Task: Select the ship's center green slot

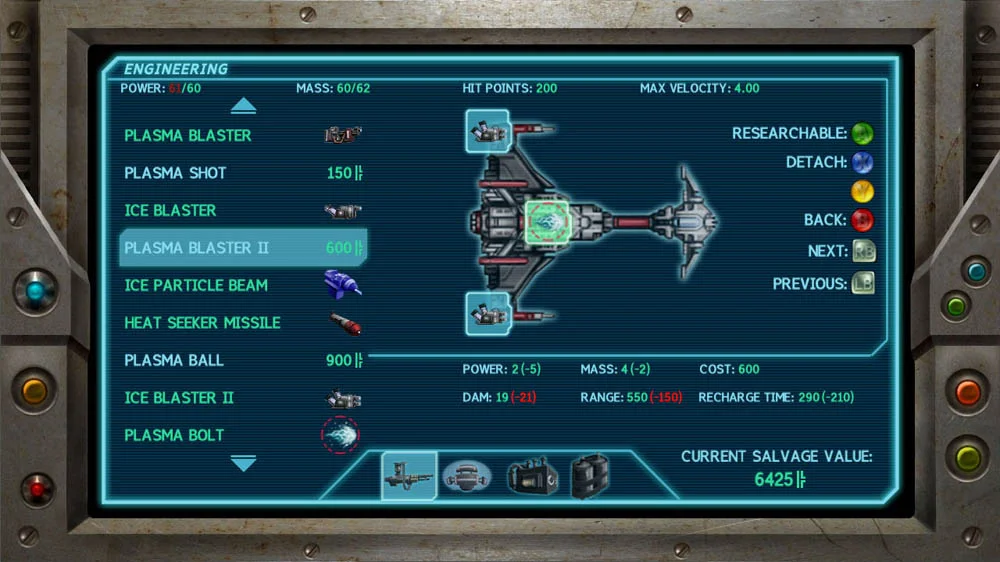Action: coord(546,222)
